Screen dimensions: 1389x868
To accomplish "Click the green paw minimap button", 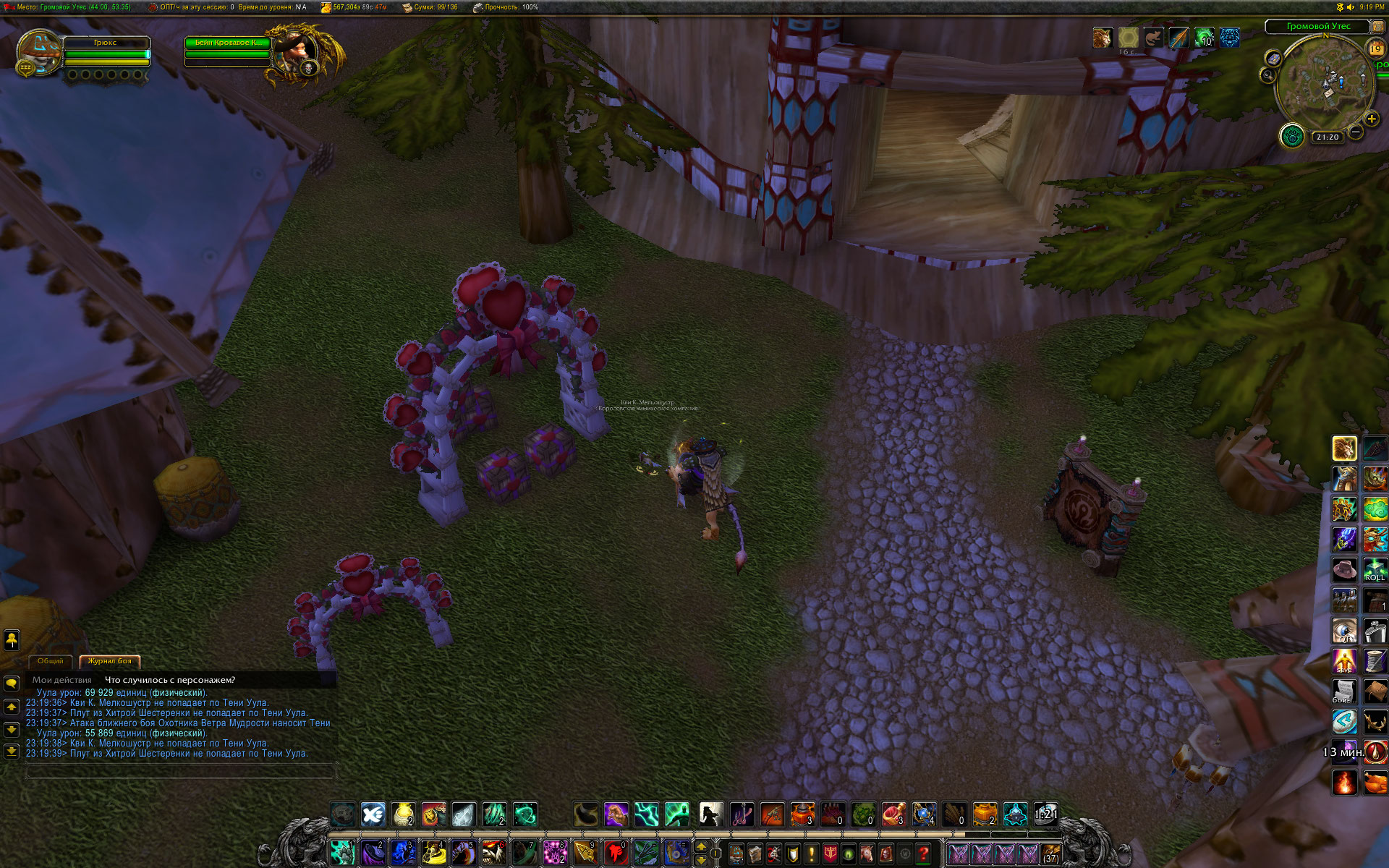I will pyautogui.click(x=1291, y=135).
